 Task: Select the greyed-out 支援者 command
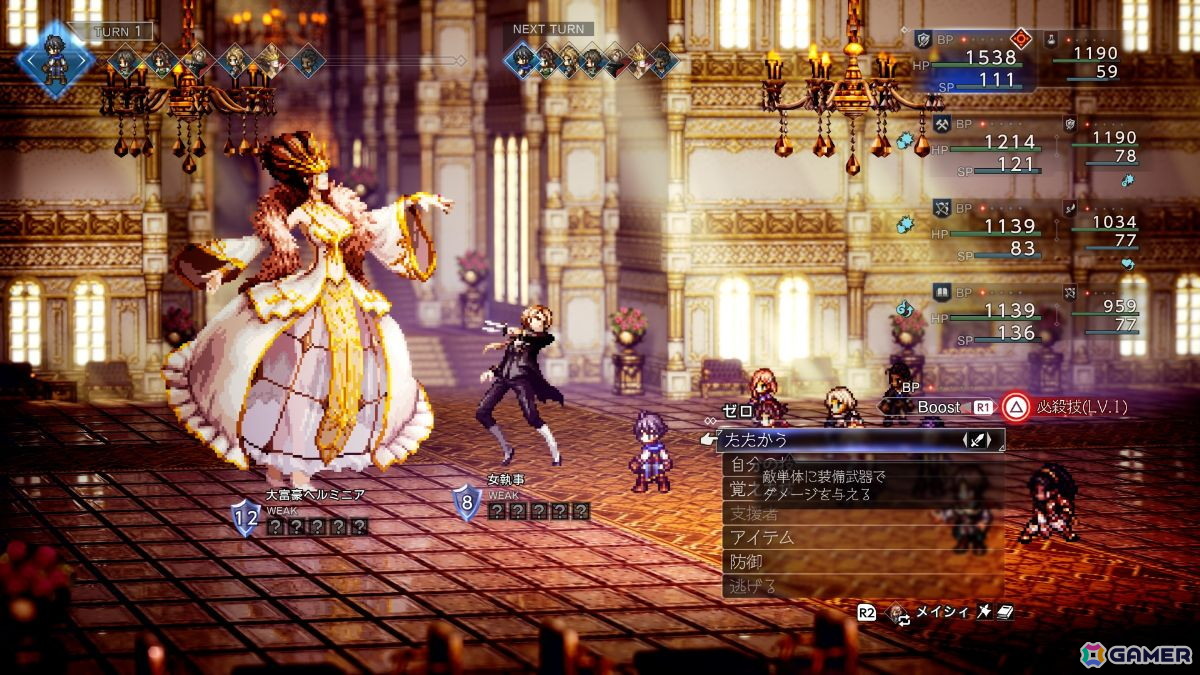pyautogui.click(x=755, y=513)
